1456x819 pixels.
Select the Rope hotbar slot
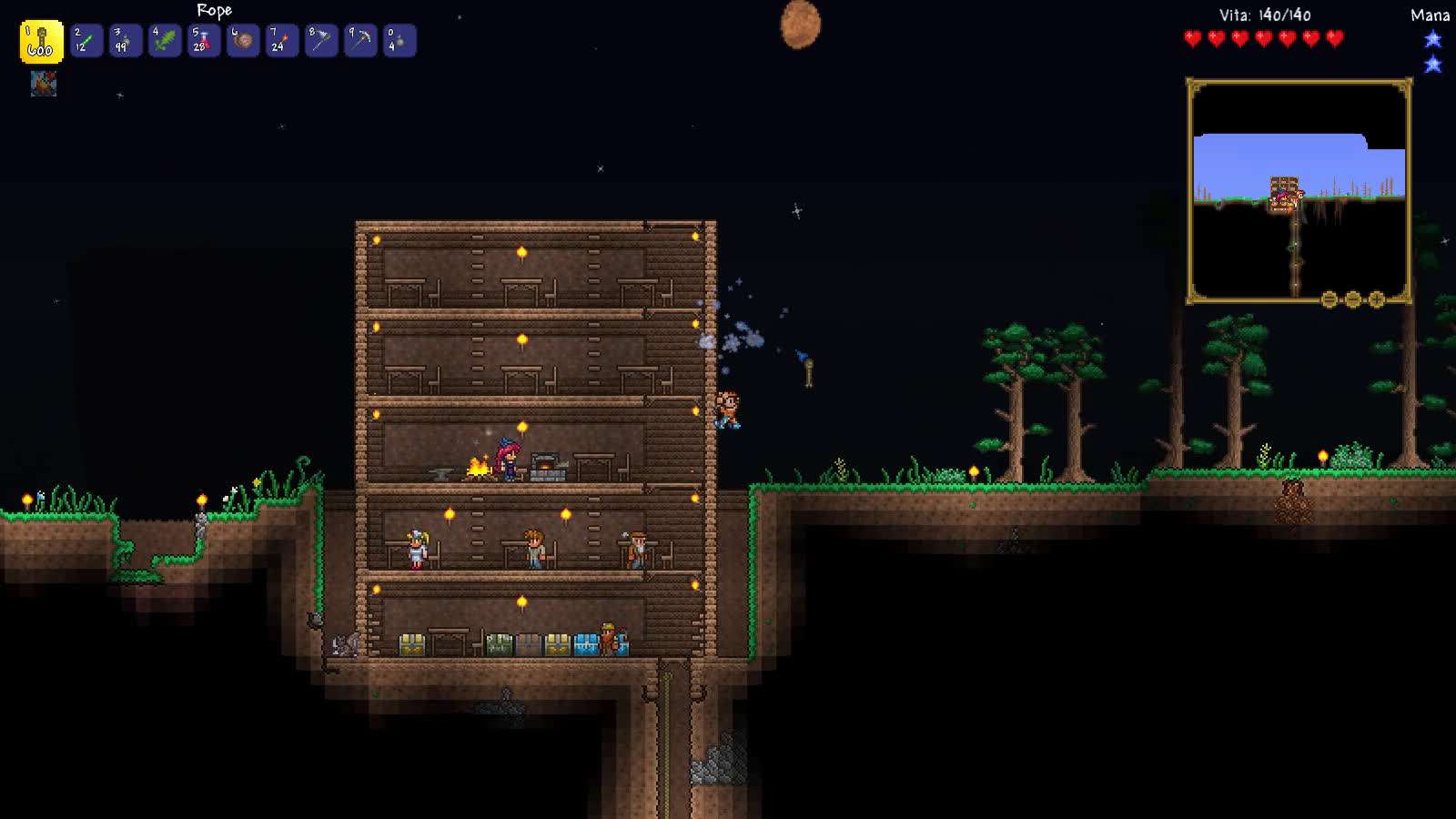(41, 42)
